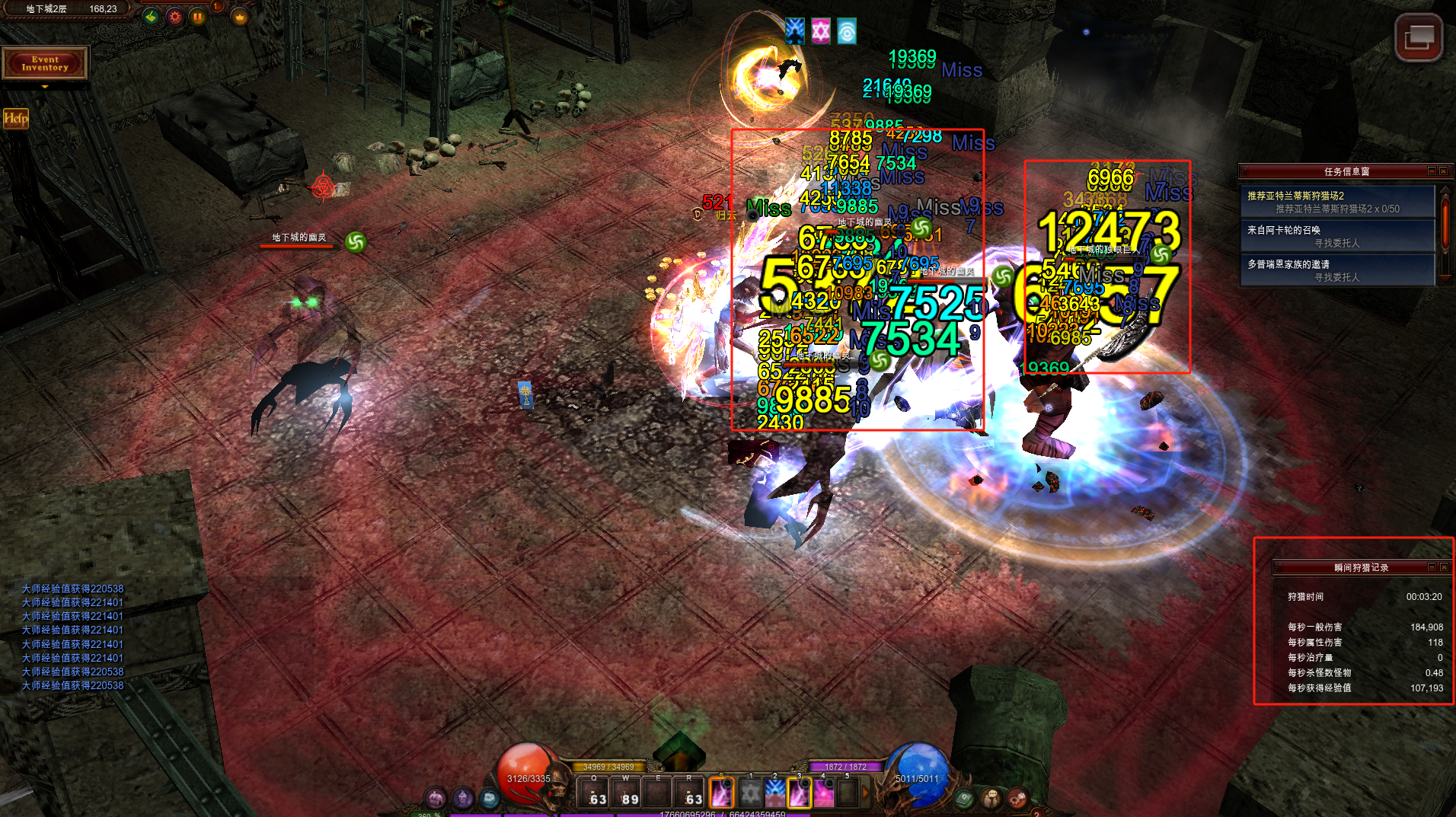1456x817 pixels.
Task: Open the window menu button top-right
Action: coord(1418,37)
